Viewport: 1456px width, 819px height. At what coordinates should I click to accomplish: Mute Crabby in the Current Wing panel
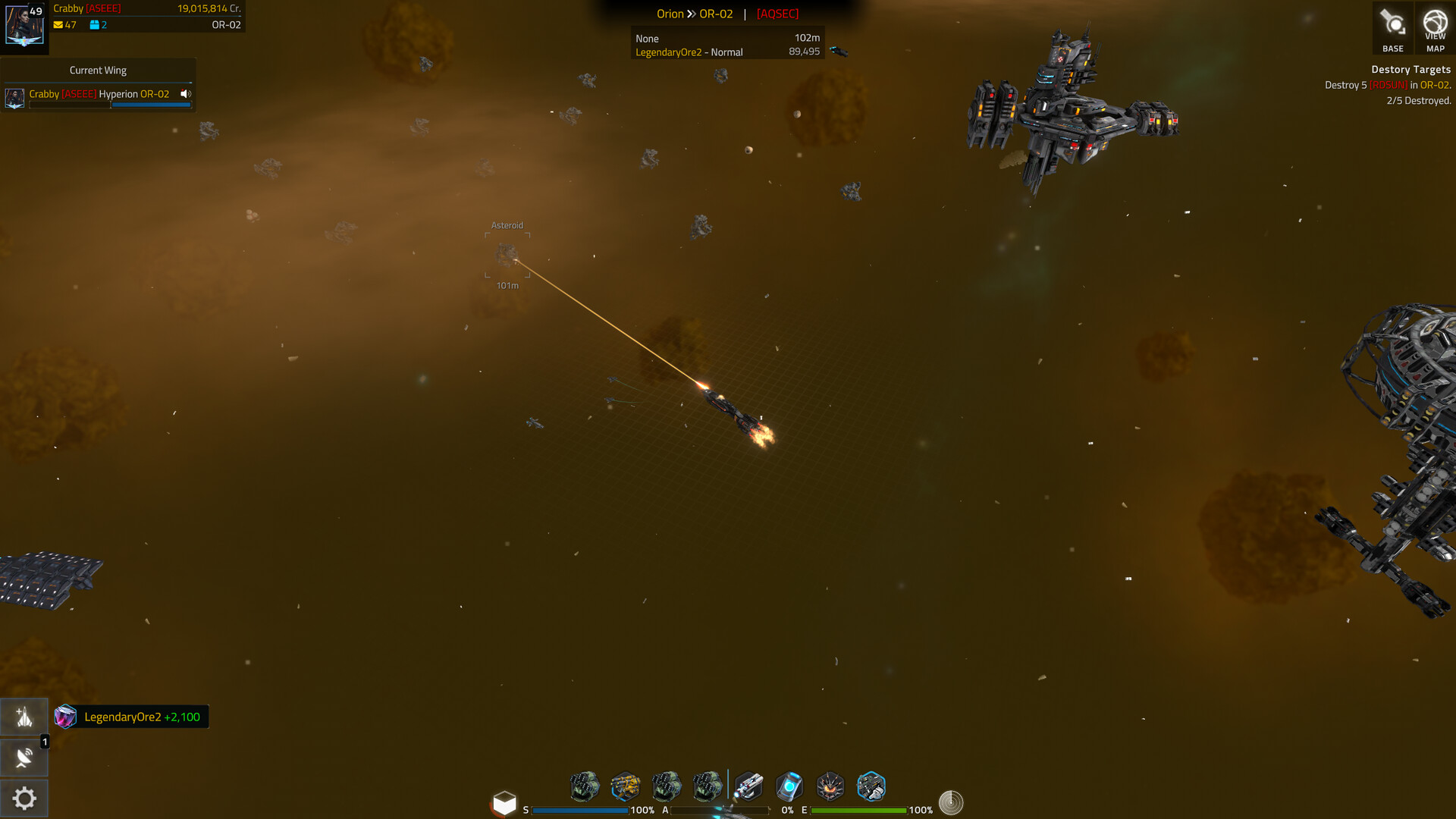point(184,94)
